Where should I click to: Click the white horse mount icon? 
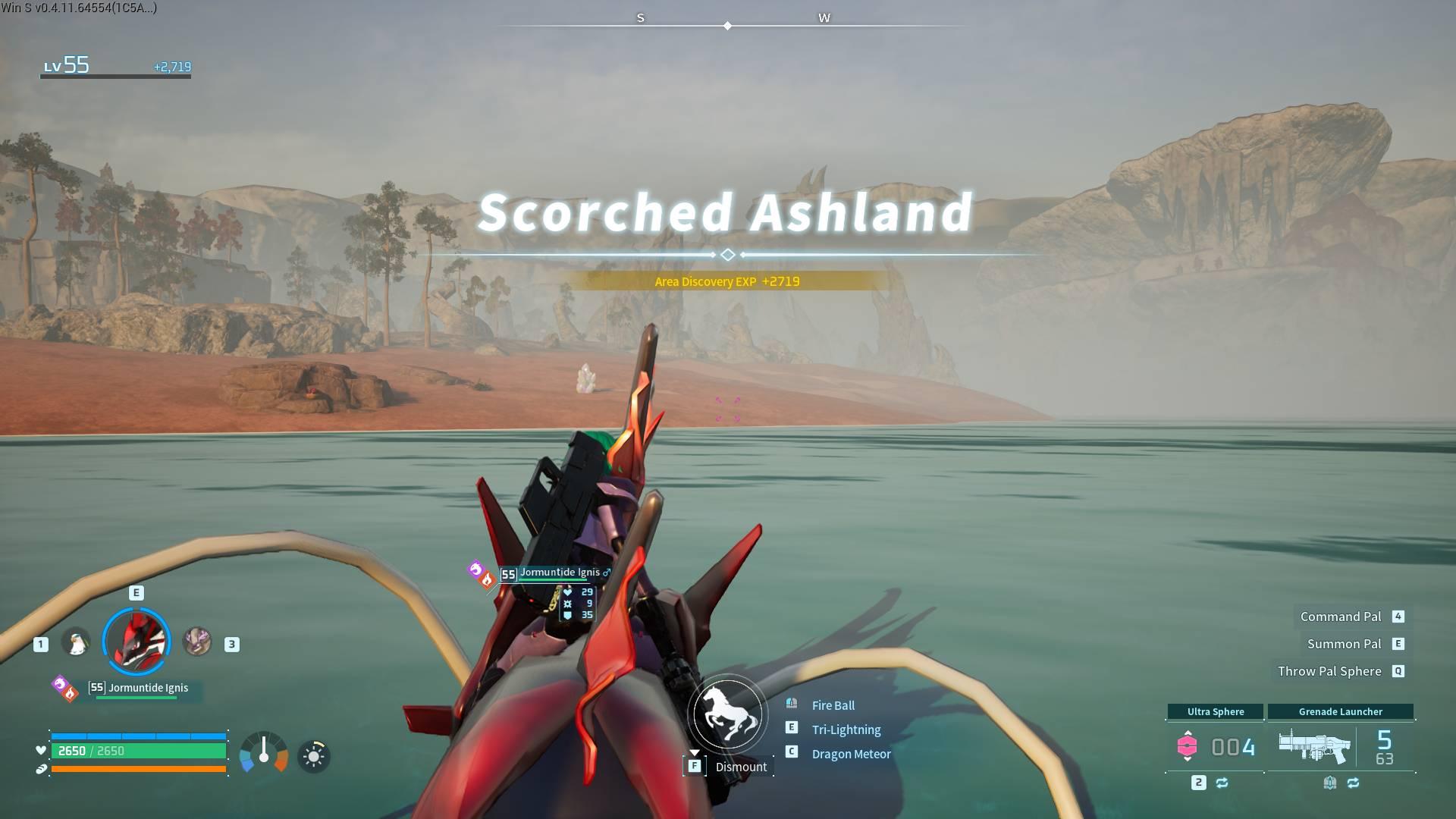tap(727, 714)
